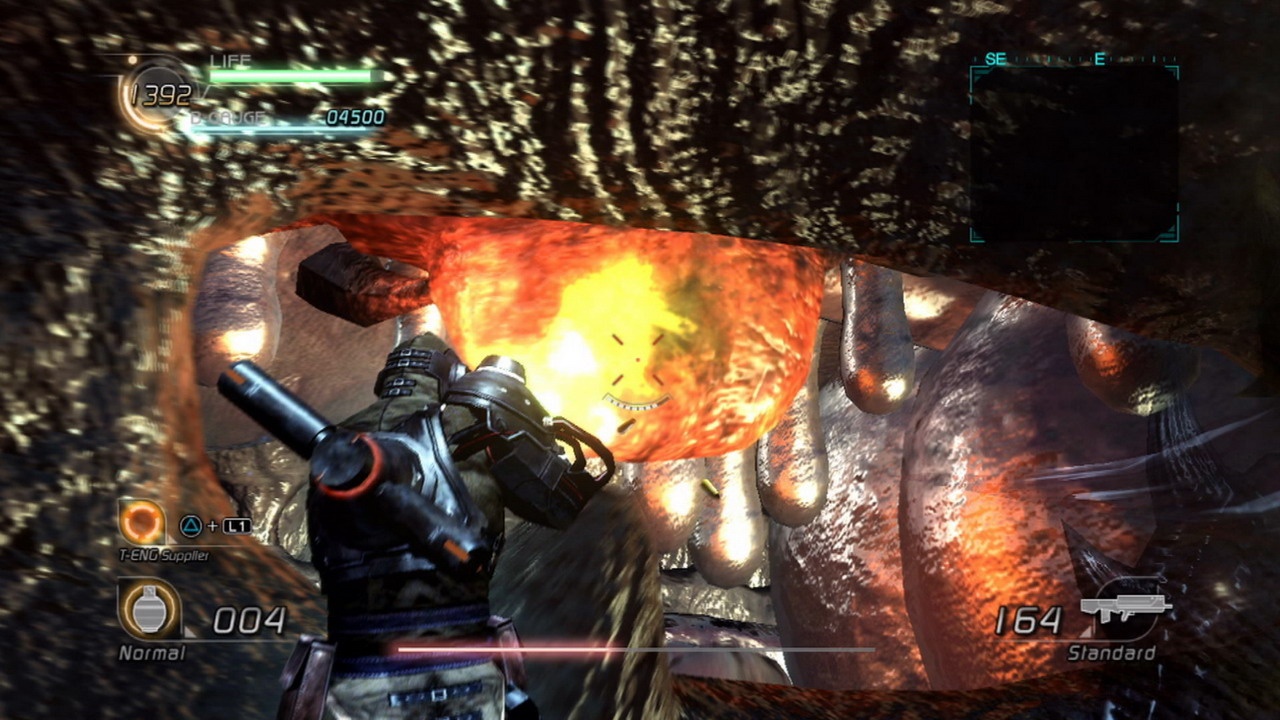Select the T-ENG Supplier icon
The image size is (1280, 720).
142,522
